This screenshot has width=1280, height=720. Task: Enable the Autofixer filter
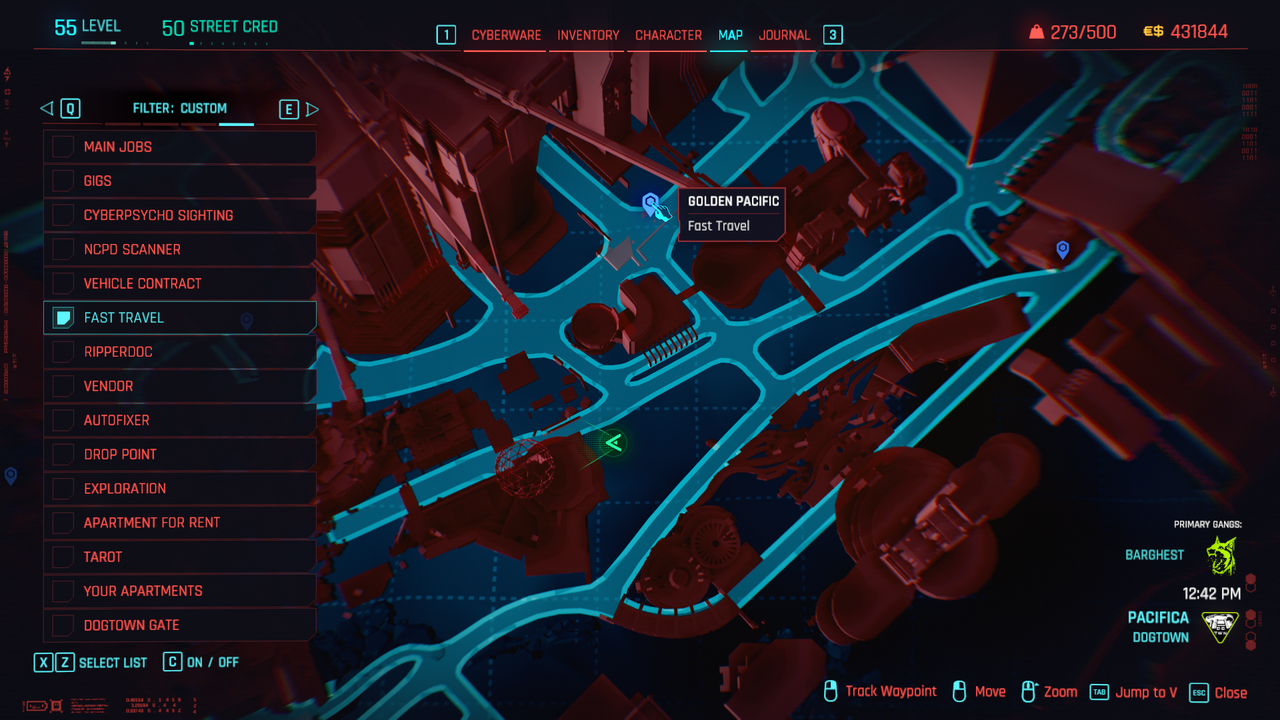click(x=63, y=420)
